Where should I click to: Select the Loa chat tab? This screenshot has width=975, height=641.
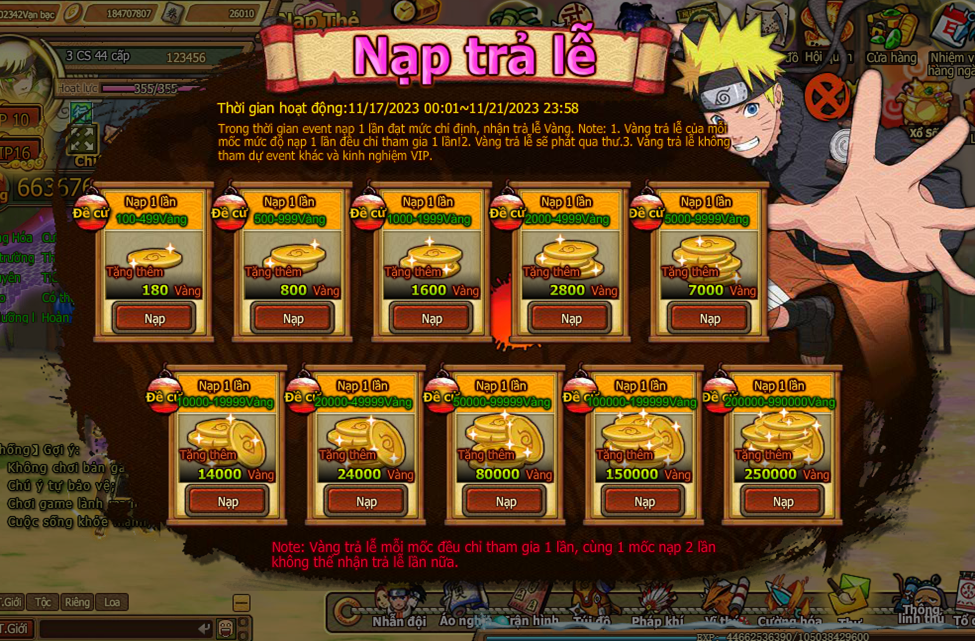pyautogui.click(x=111, y=602)
